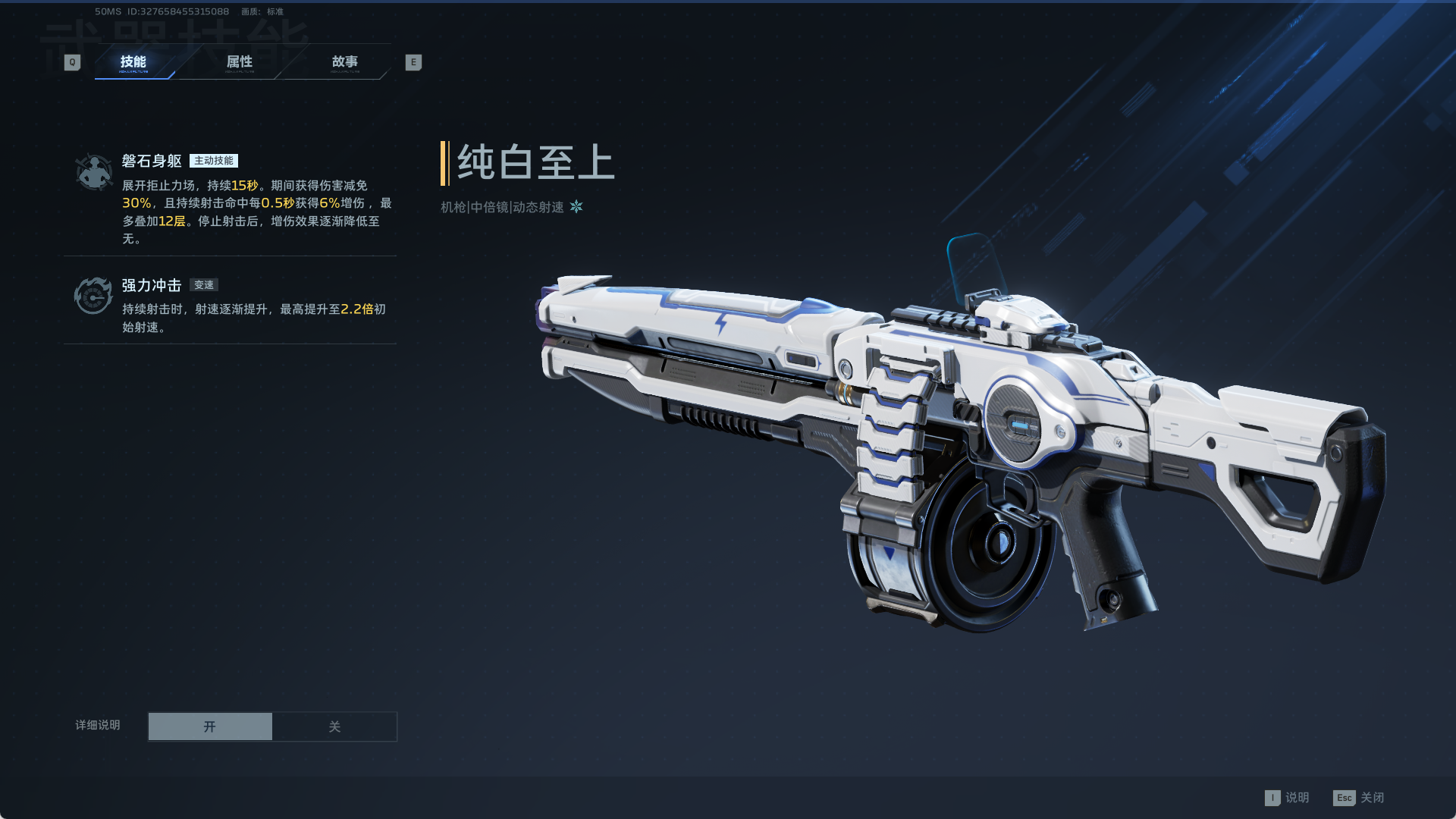Screen dimensions: 1456x819
Task: Click the 磐石身躯 skill icon
Action: (x=94, y=172)
